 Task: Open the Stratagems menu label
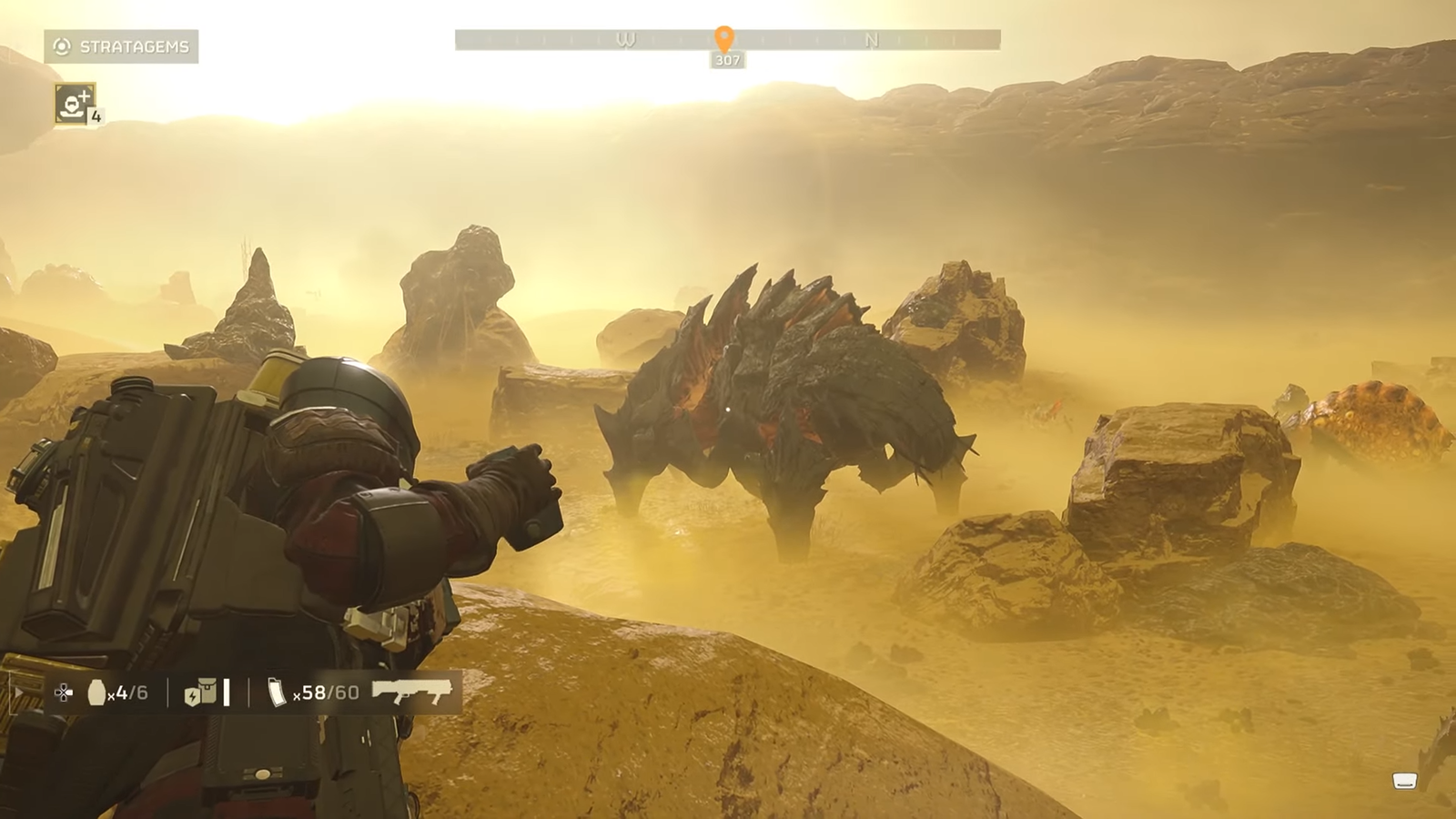tap(122, 46)
